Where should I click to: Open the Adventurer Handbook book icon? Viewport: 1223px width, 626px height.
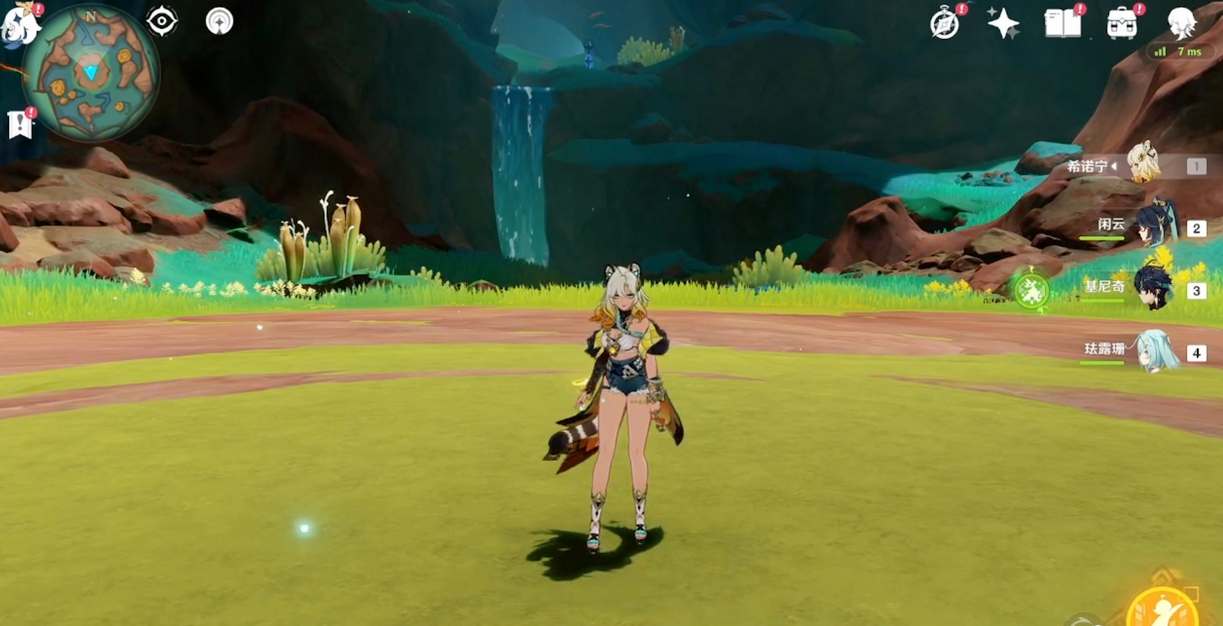tap(1062, 23)
